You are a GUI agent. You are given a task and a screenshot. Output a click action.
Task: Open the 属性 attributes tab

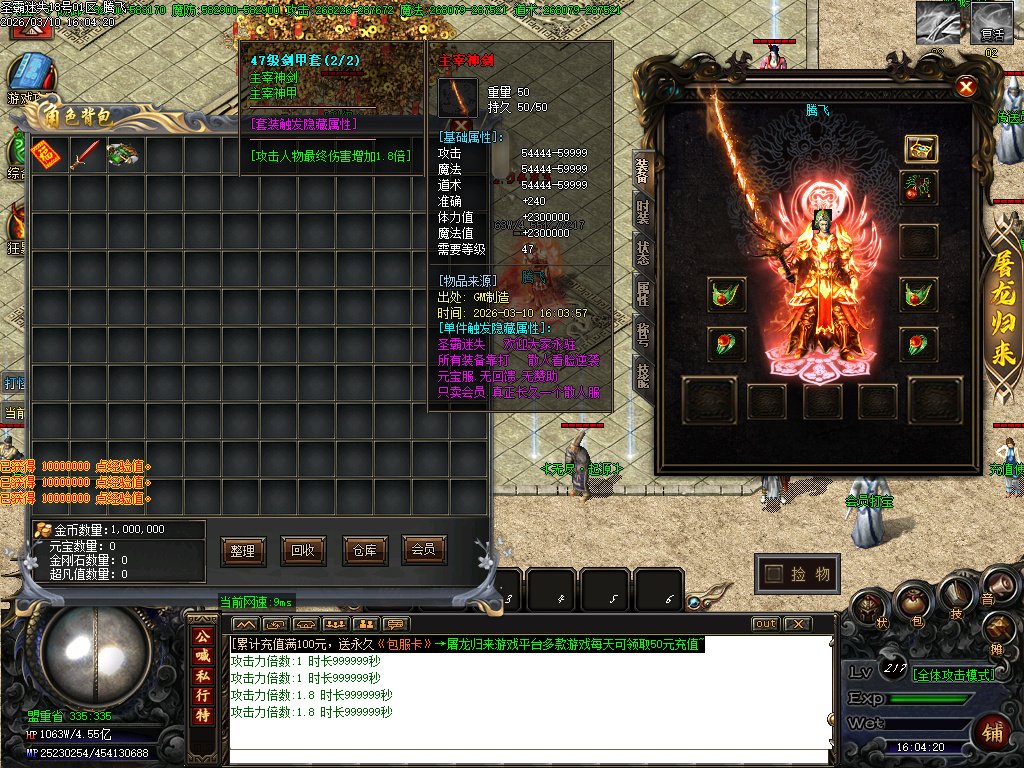pos(643,293)
